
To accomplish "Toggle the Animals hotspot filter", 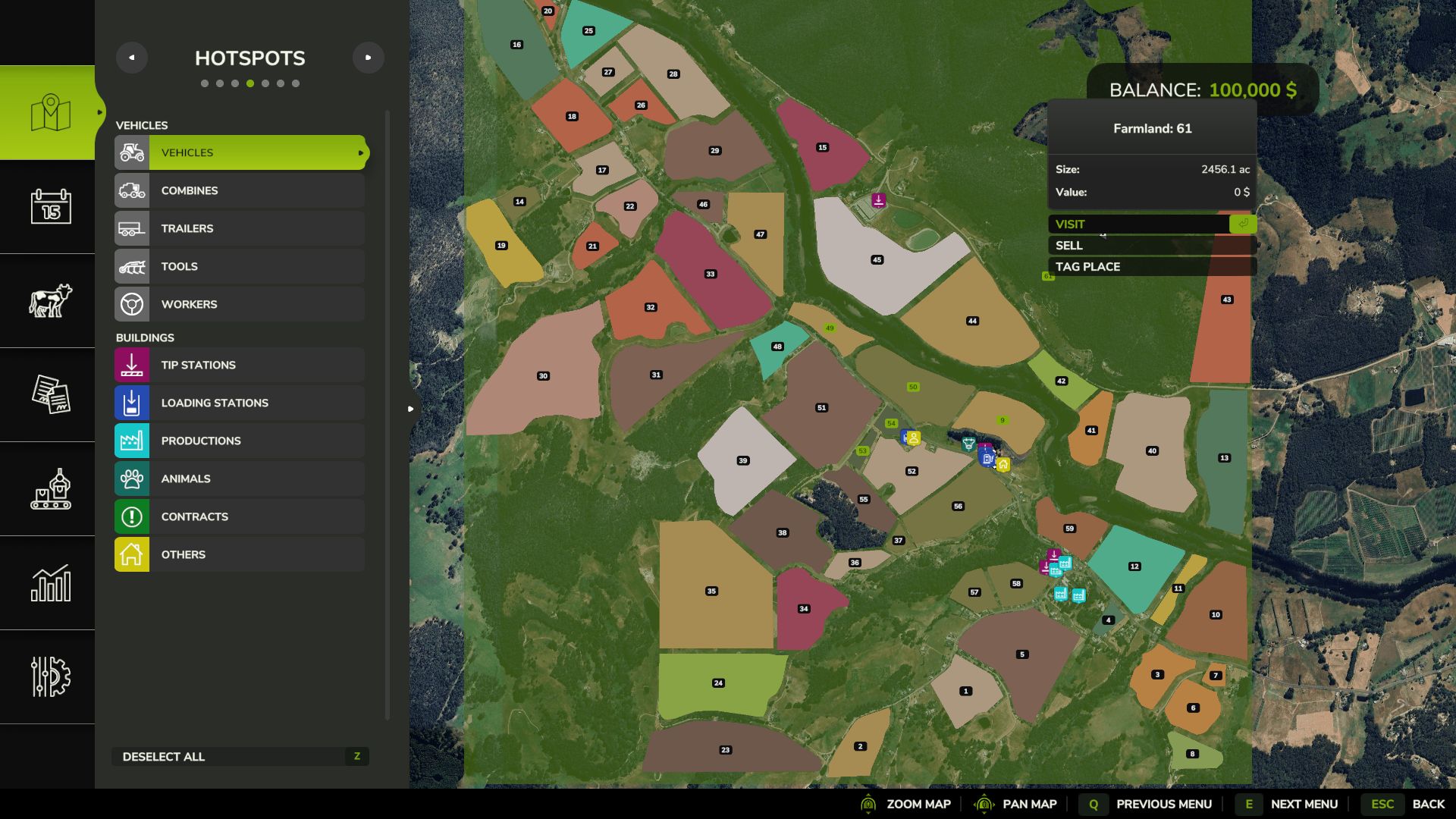I will click(x=240, y=479).
